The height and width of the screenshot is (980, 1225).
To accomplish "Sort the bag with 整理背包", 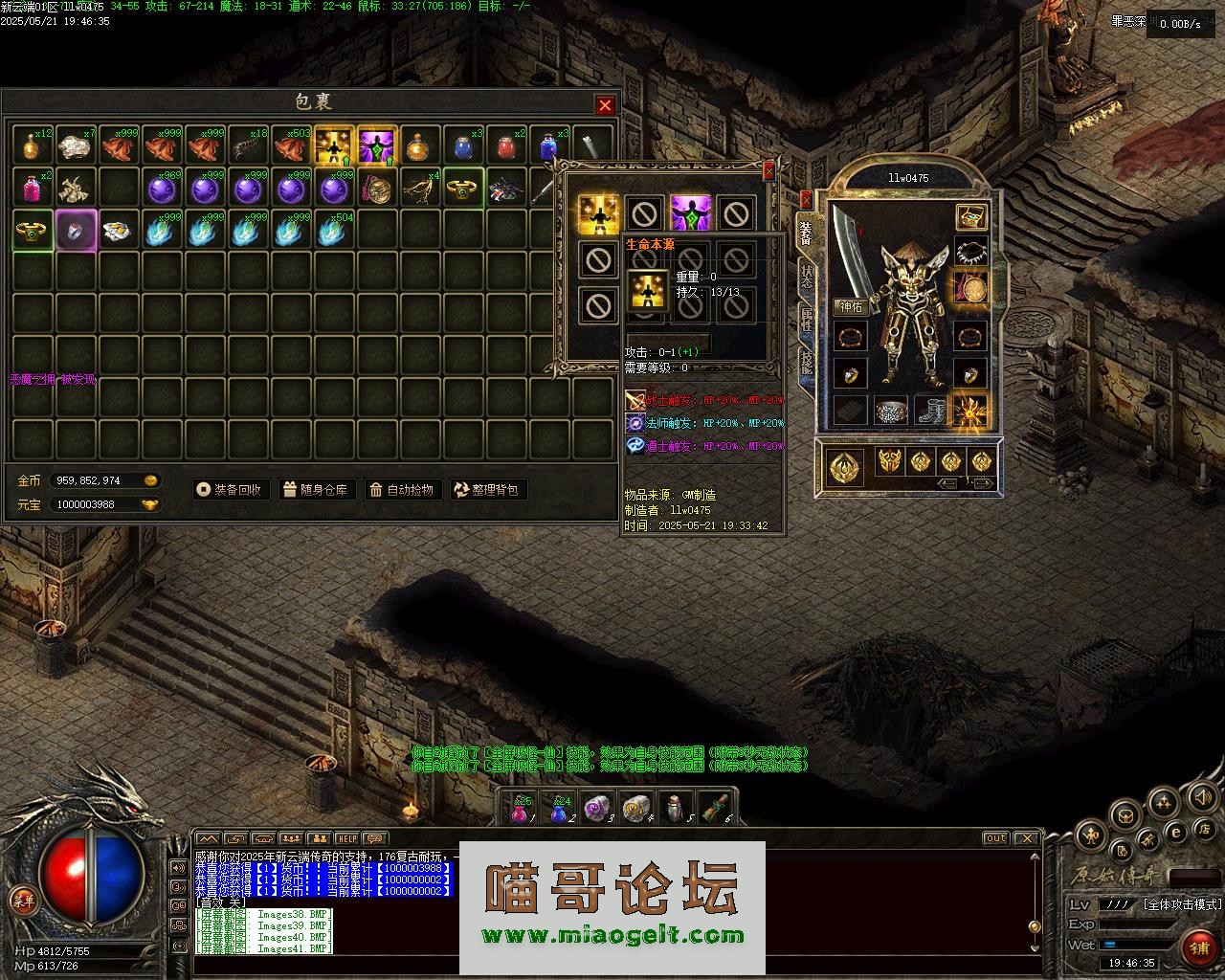I will click(487, 490).
